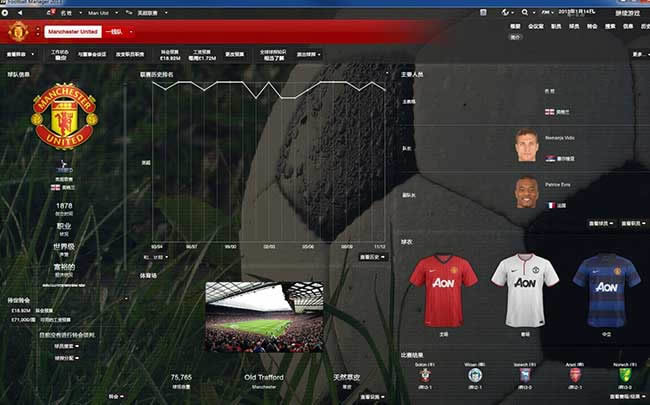This screenshot has width=650, height=405.
Task: Click the continue game button at top right
Action: click(x=628, y=14)
